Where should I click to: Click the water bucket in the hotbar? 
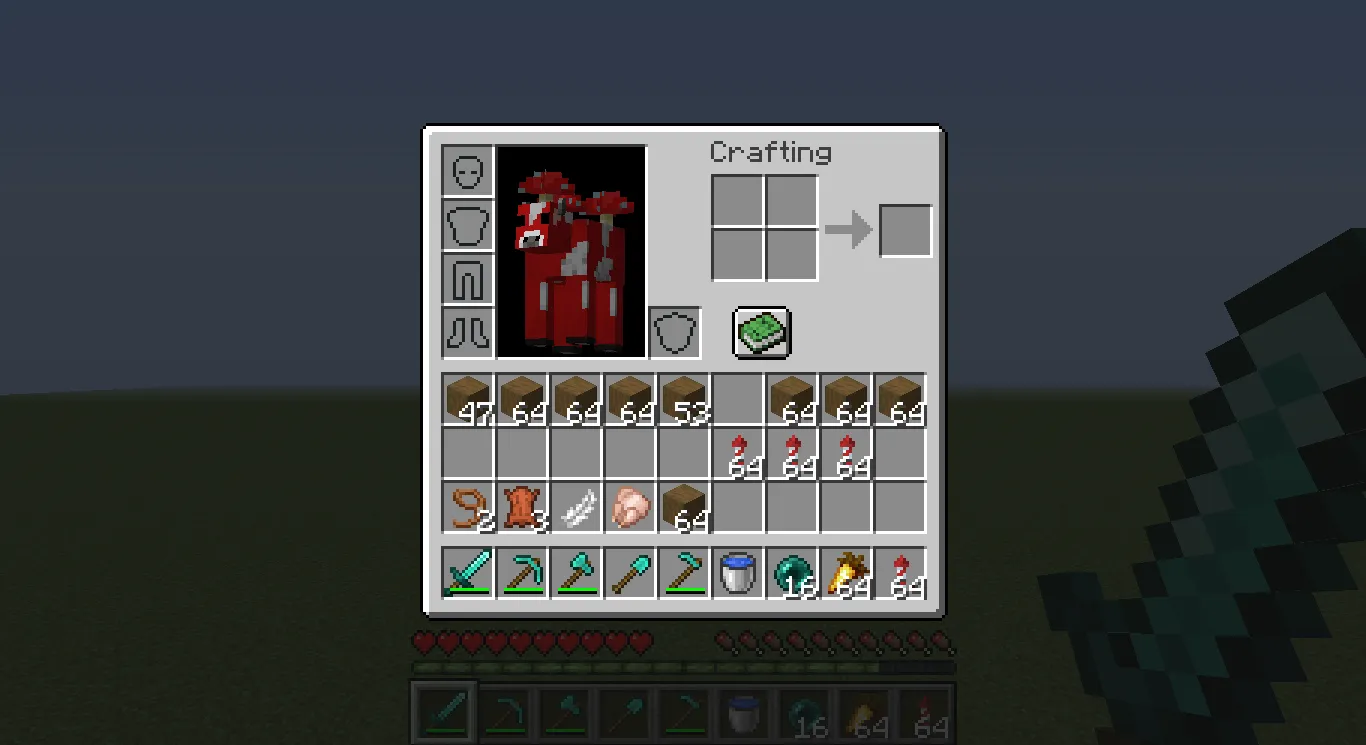pos(738,572)
